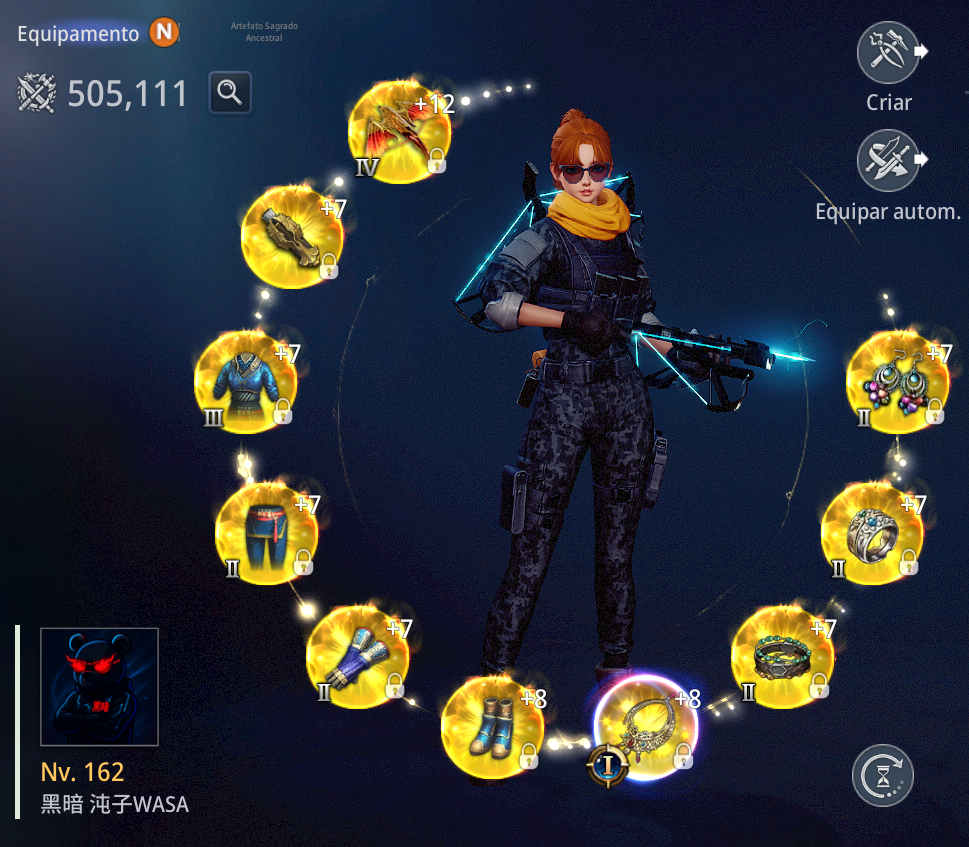Choose the blue chest armor slot

(x=245, y=383)
